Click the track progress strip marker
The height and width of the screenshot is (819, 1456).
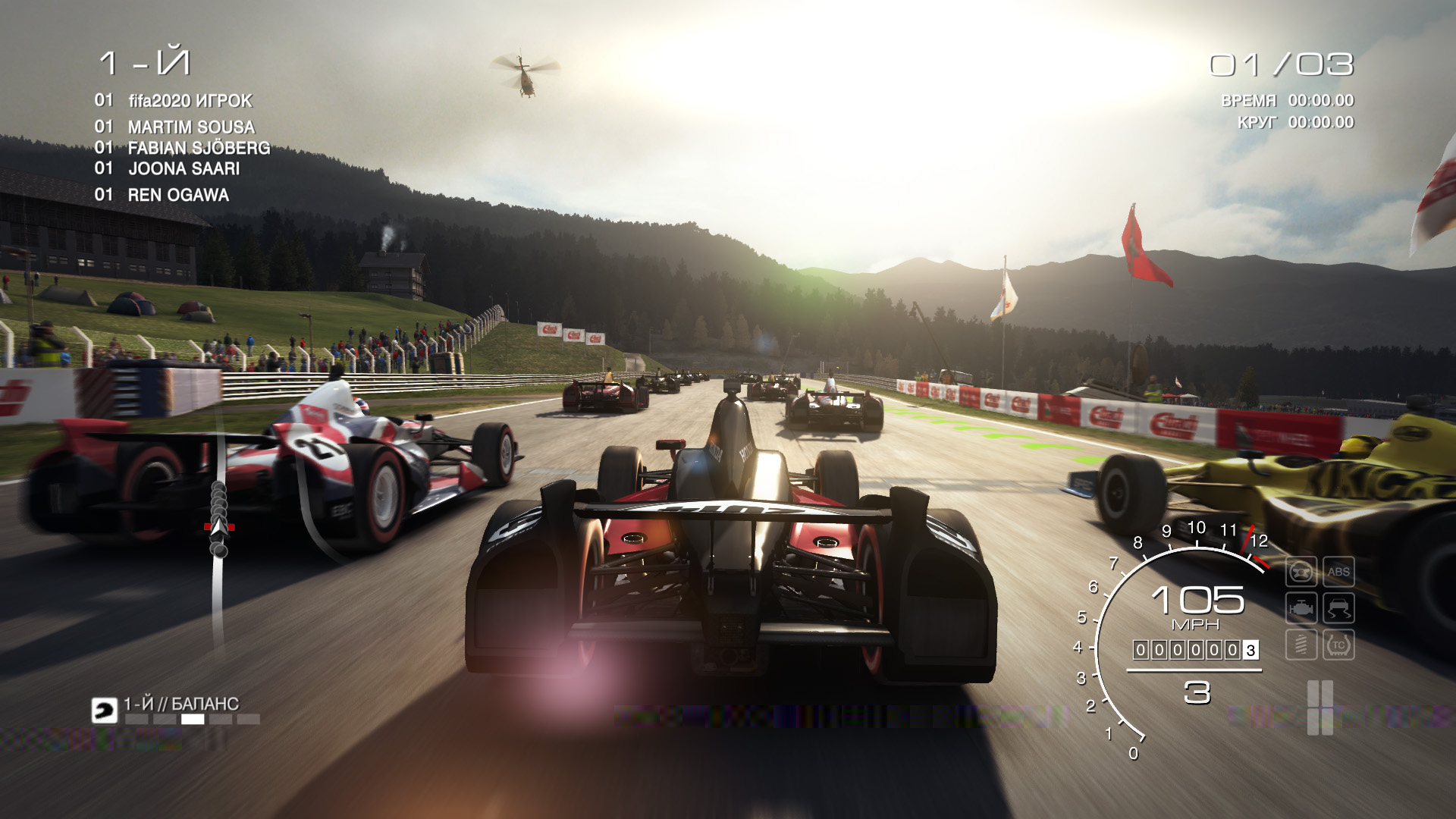(219, 526)
